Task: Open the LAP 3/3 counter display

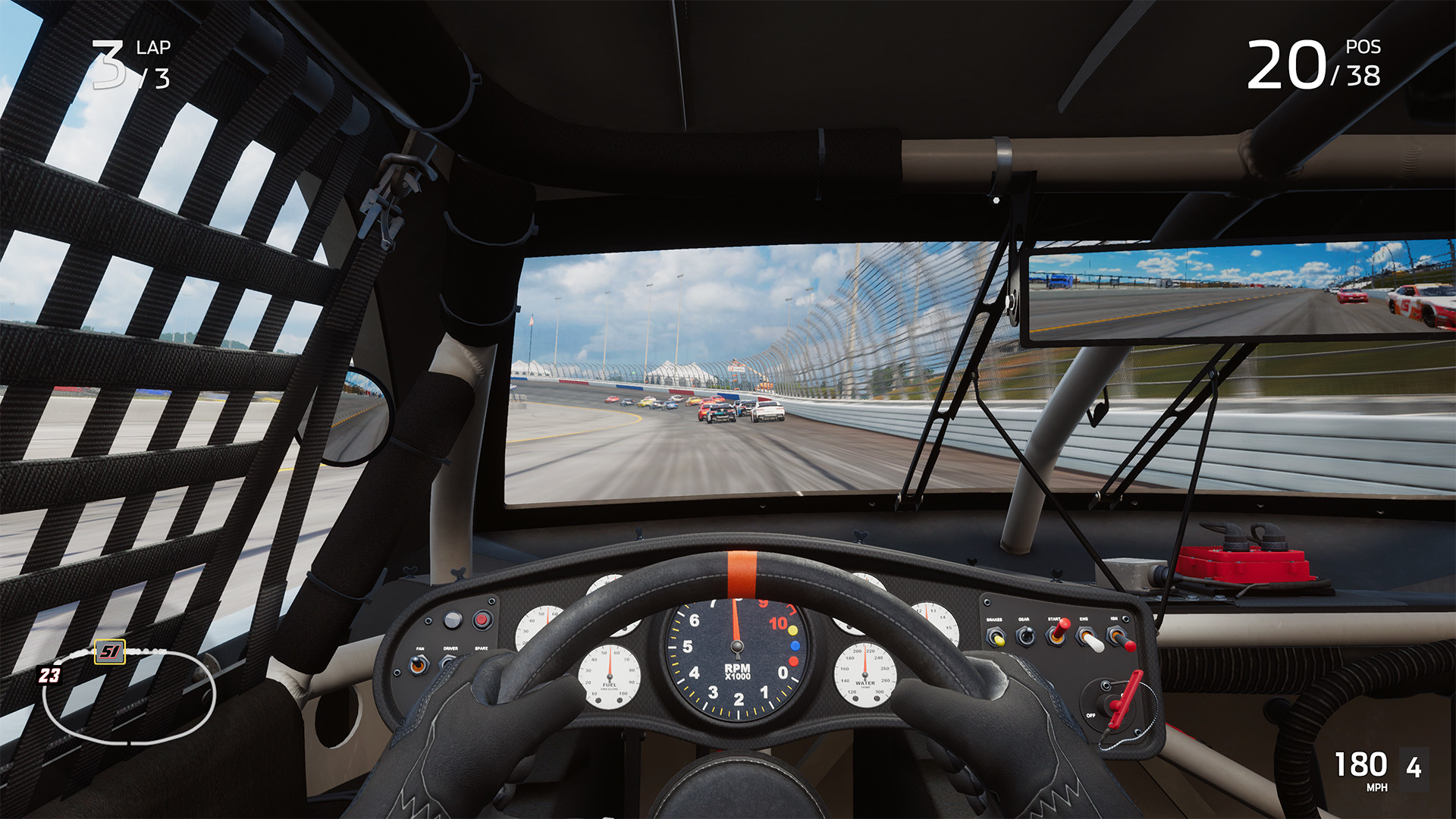Action: tap(127, 63)
